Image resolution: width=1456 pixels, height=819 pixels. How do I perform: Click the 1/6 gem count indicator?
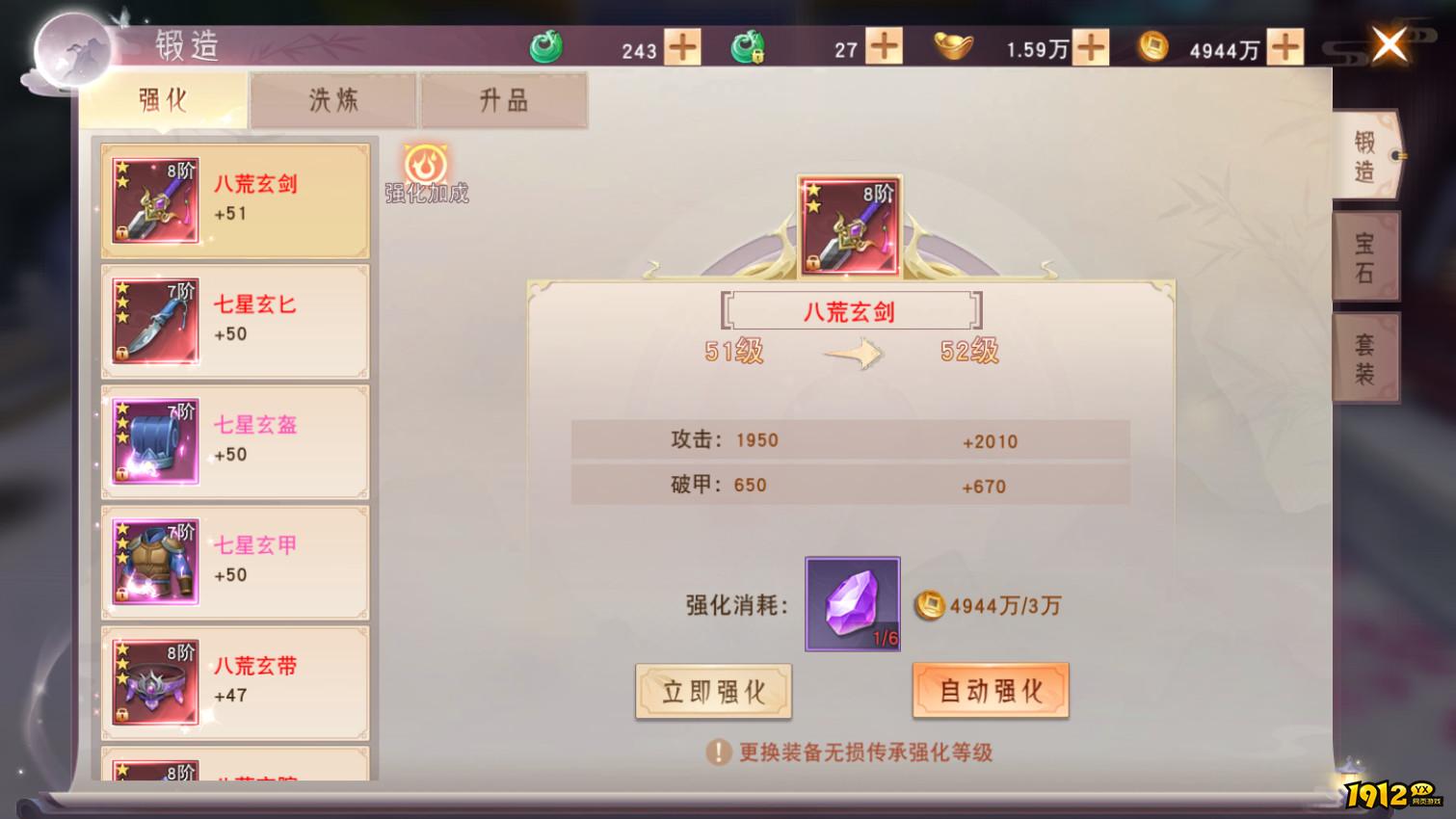coord(886,638)
